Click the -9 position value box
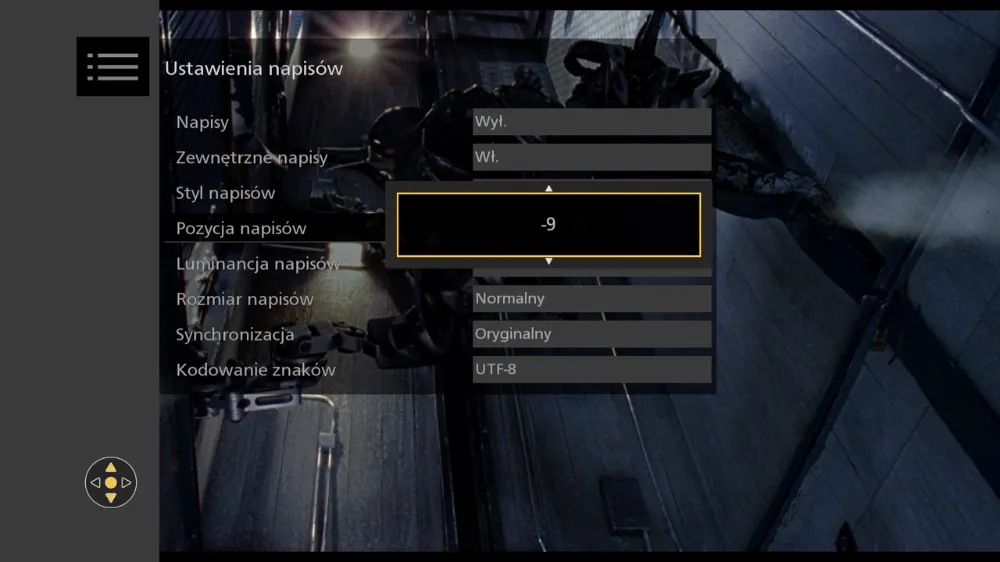The height and width of the screenshot is (562, 1000). [x=548, y=225]
